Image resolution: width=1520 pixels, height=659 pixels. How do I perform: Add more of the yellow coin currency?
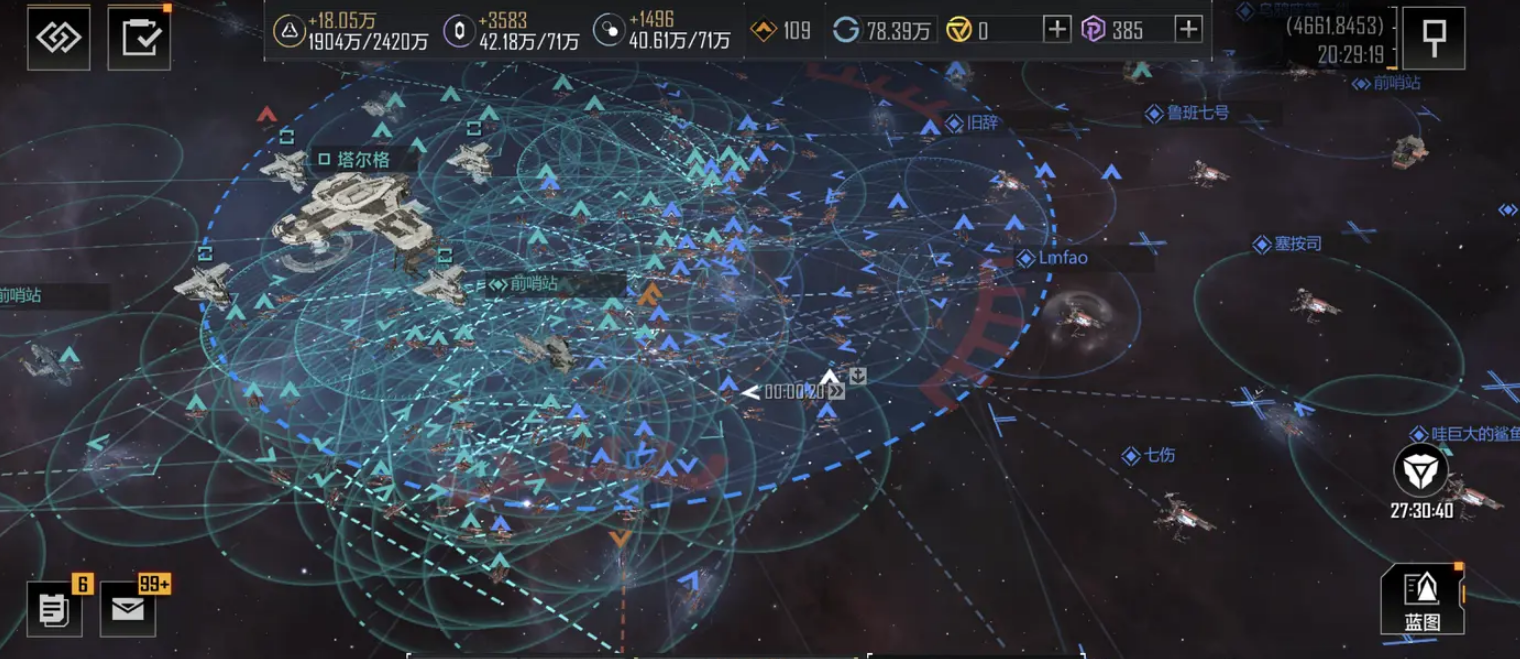click(1056, 30)
